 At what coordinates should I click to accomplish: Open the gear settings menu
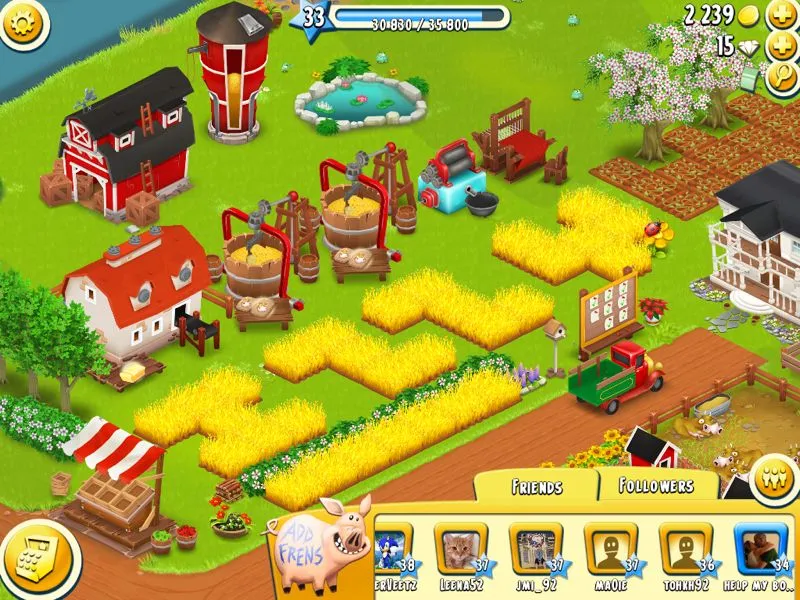click(x=23, y=23)
